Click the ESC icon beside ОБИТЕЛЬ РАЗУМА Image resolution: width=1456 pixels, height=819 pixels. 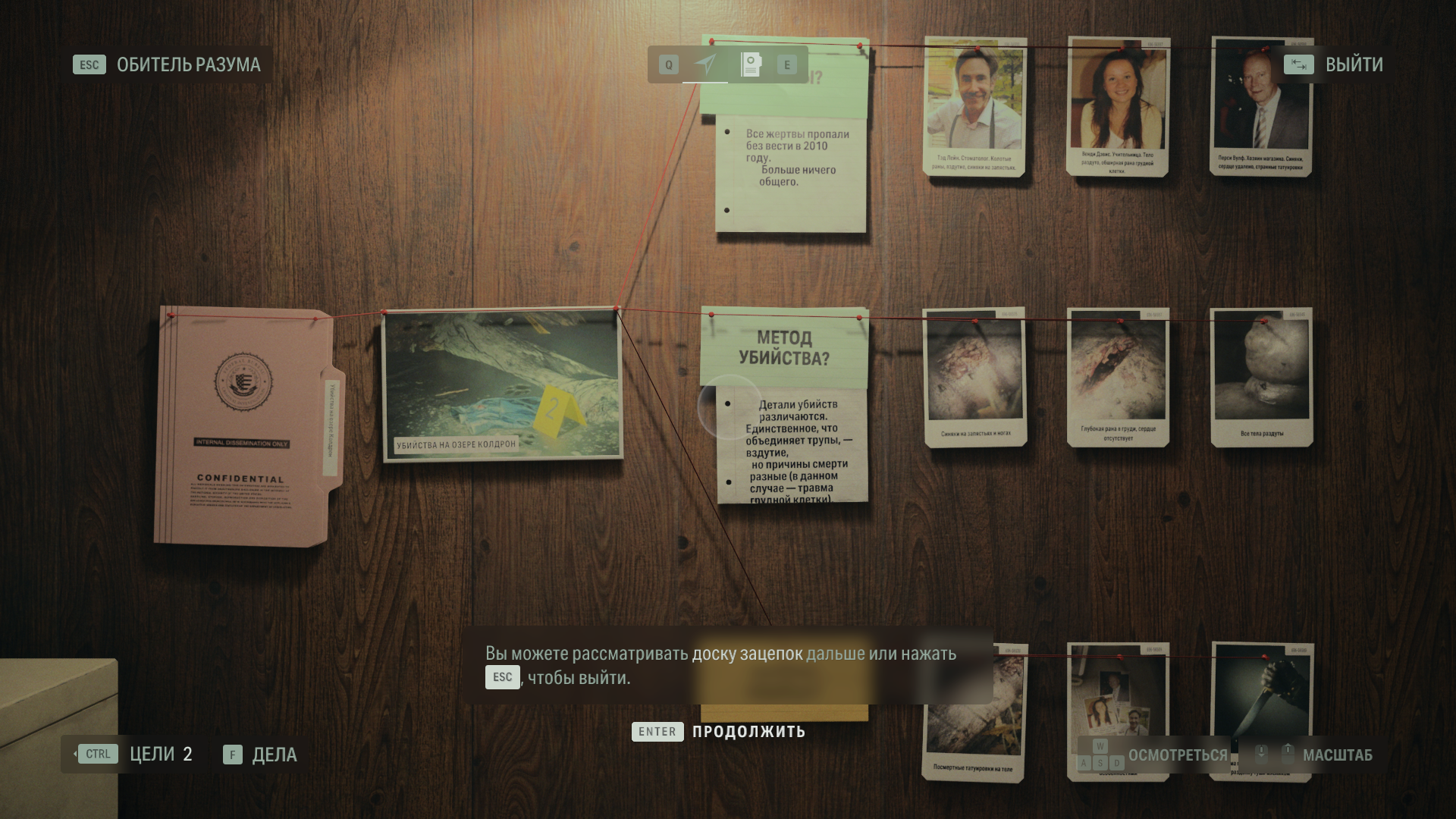89,64
